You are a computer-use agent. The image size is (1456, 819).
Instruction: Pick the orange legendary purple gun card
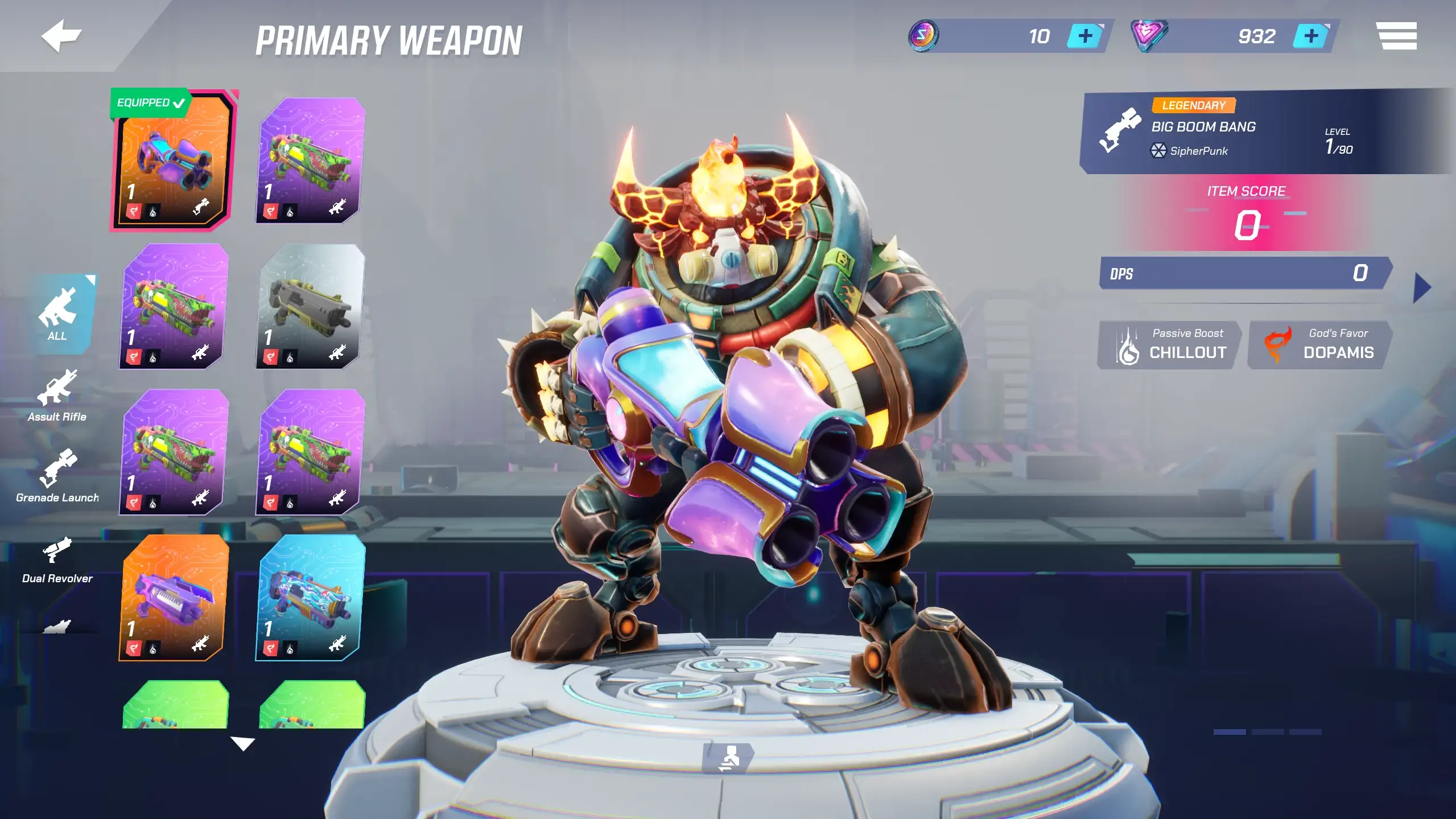click(174, 598)
